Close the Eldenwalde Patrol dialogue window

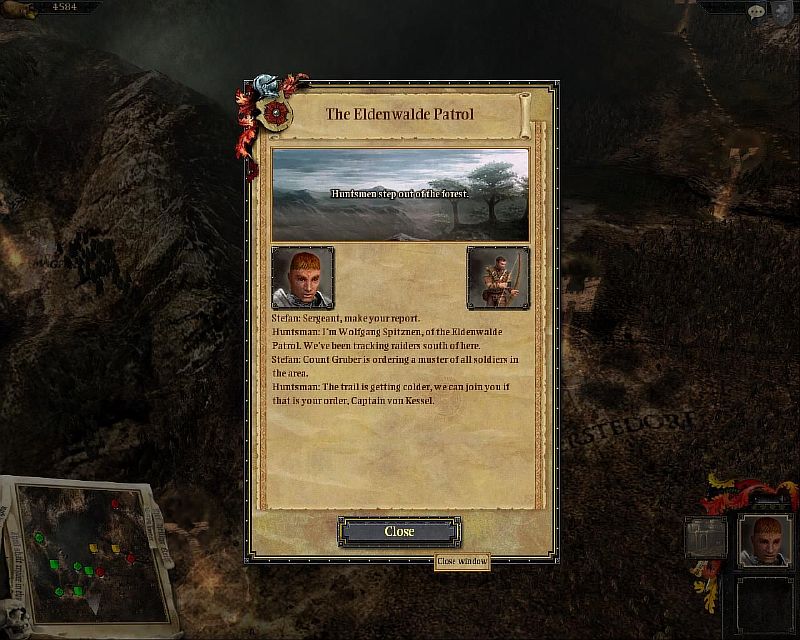[x=399, y=531]
